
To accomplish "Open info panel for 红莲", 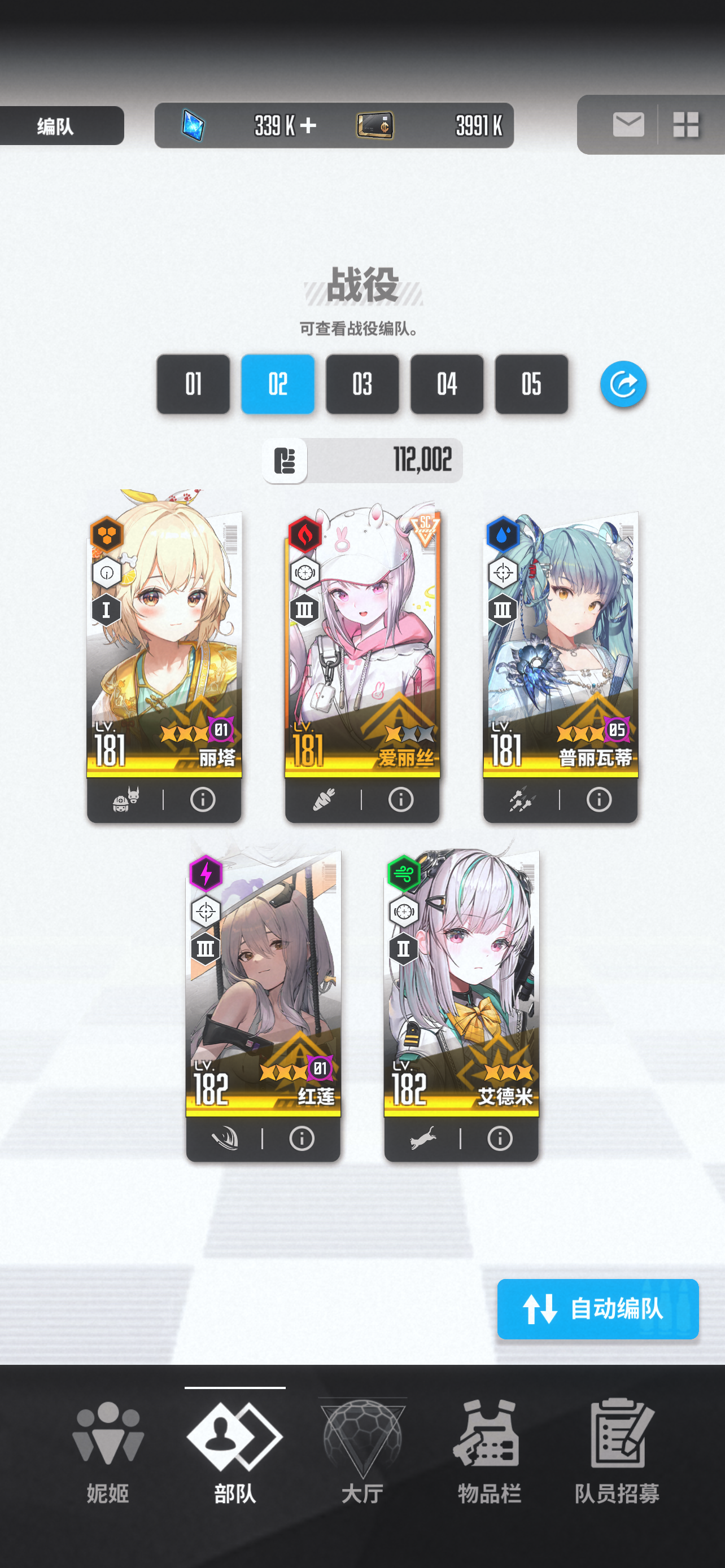I will pyautogui.click(x=302, y=1139).
